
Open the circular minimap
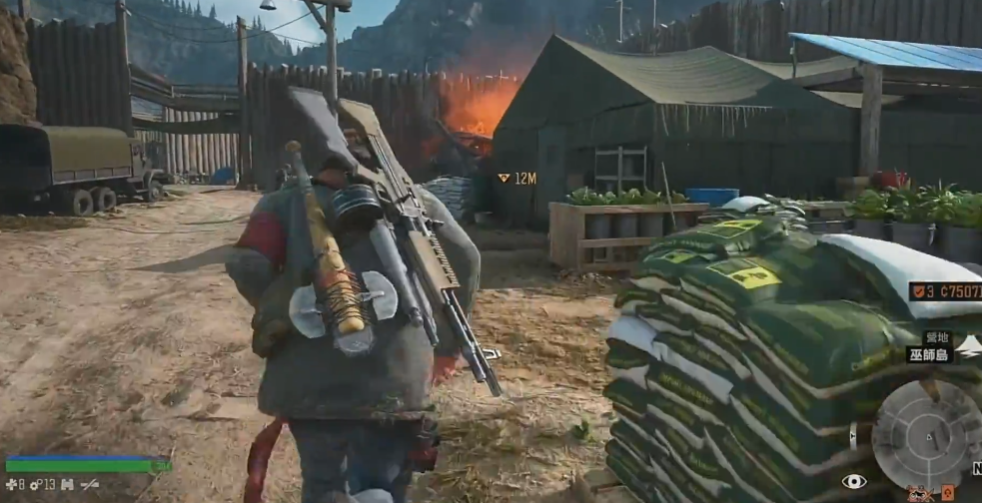click(x=926, y=435)
